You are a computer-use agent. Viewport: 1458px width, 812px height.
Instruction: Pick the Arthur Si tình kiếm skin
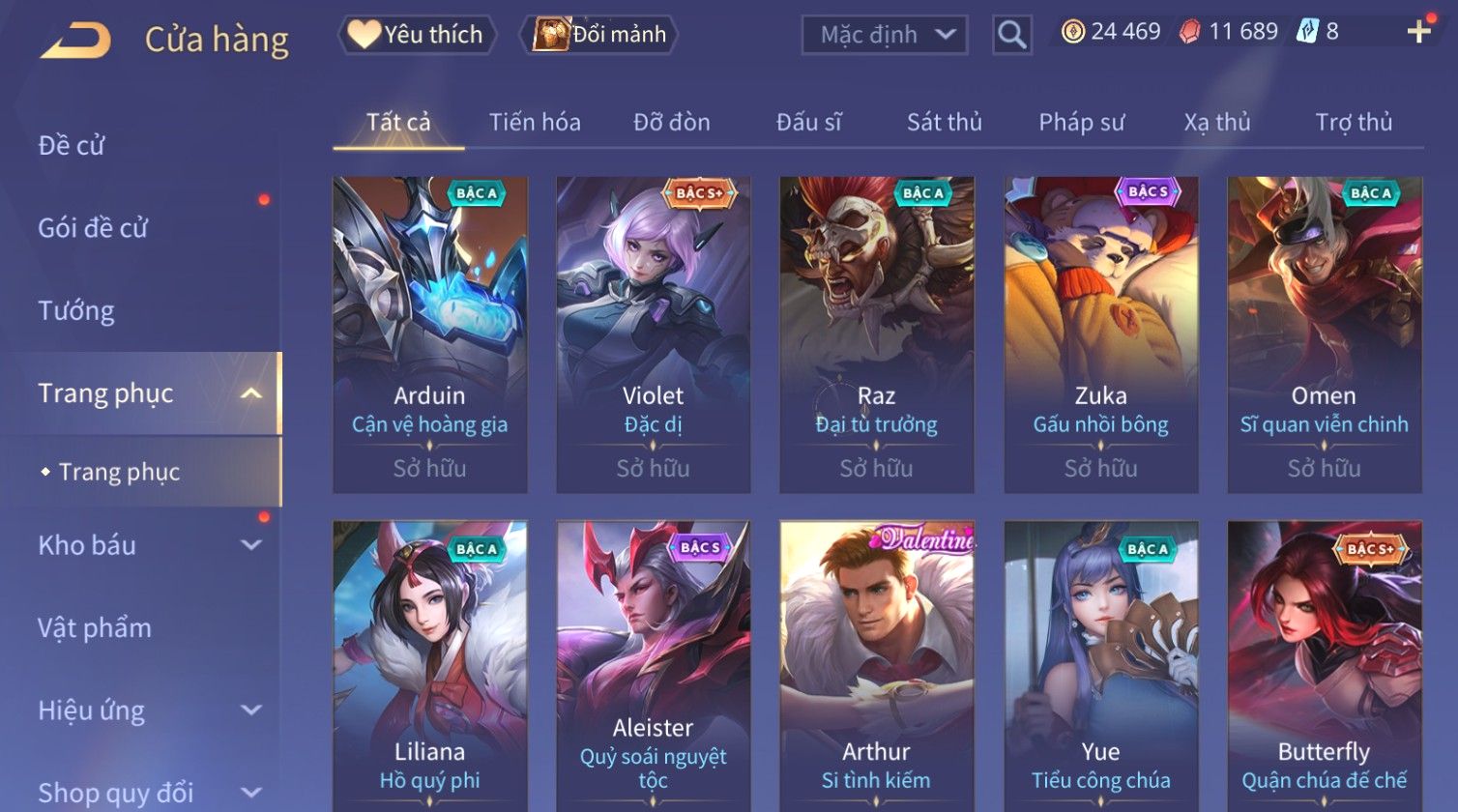pos(877,667)
